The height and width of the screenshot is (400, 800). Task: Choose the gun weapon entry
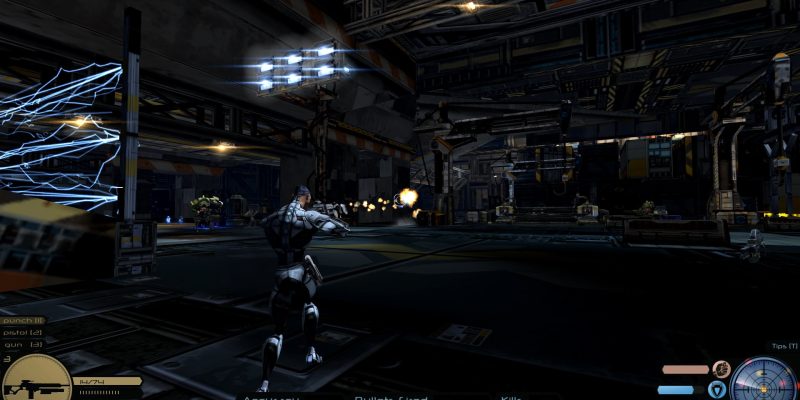(x=22, y=343)
